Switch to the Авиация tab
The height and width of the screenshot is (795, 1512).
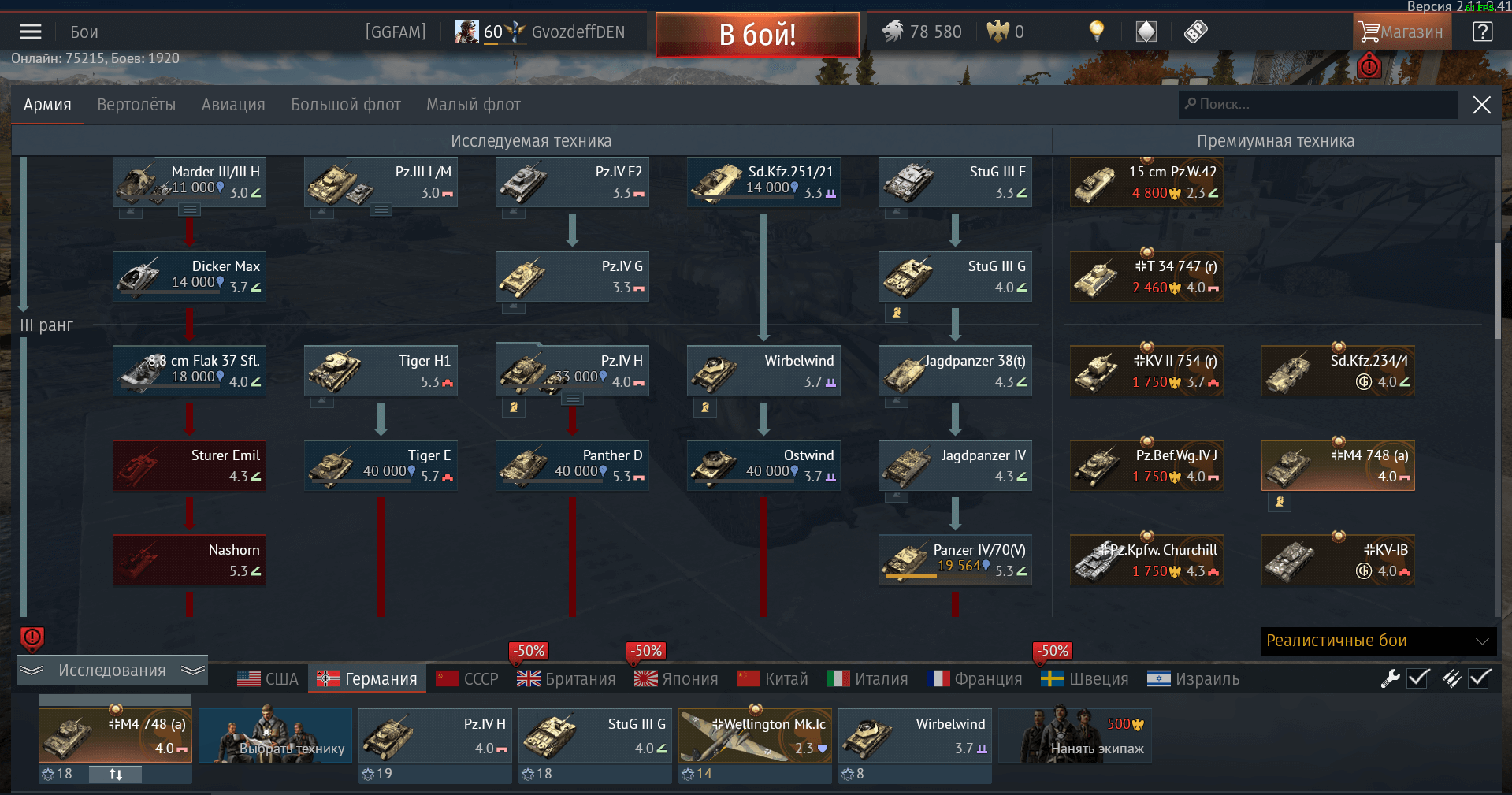point(233,105)
